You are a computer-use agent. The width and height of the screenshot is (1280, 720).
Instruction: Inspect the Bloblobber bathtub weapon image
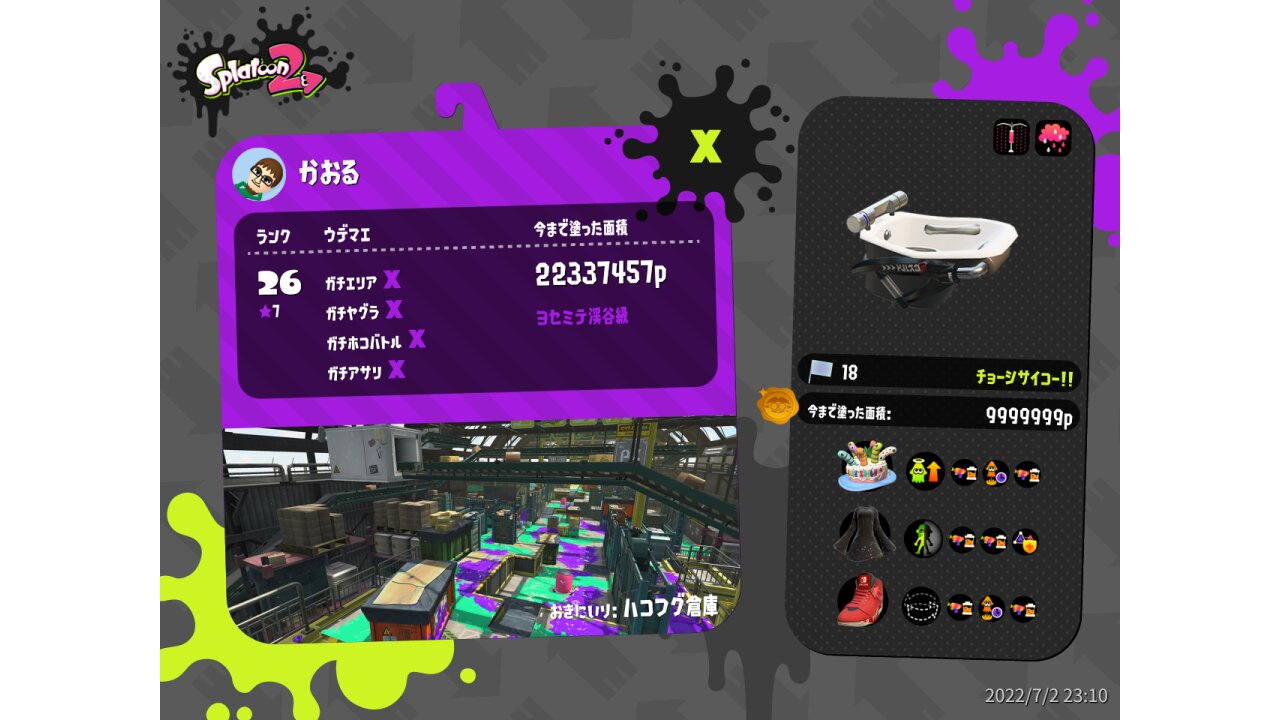931,236
